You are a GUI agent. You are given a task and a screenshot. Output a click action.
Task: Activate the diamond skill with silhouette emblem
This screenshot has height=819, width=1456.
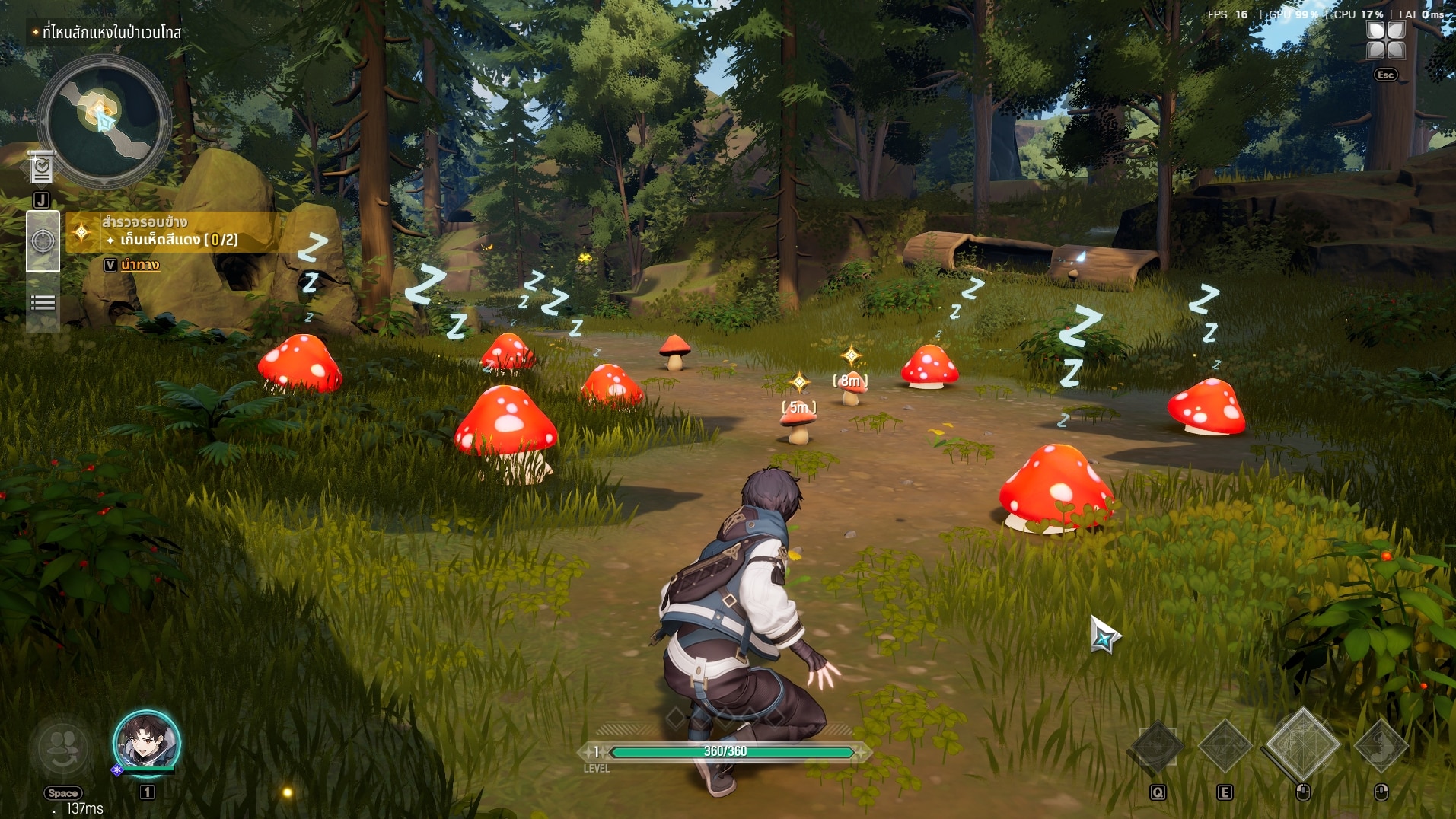(x=1381, y=746)
